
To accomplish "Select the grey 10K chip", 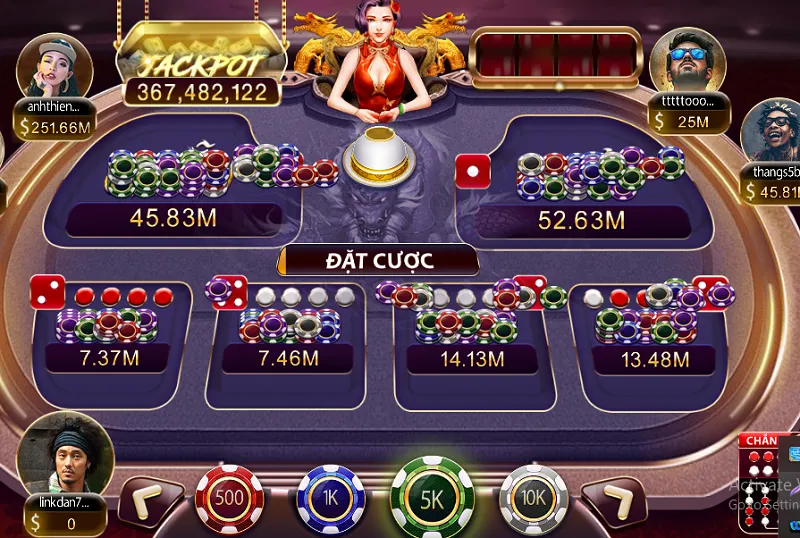I will tap(533, 499).
